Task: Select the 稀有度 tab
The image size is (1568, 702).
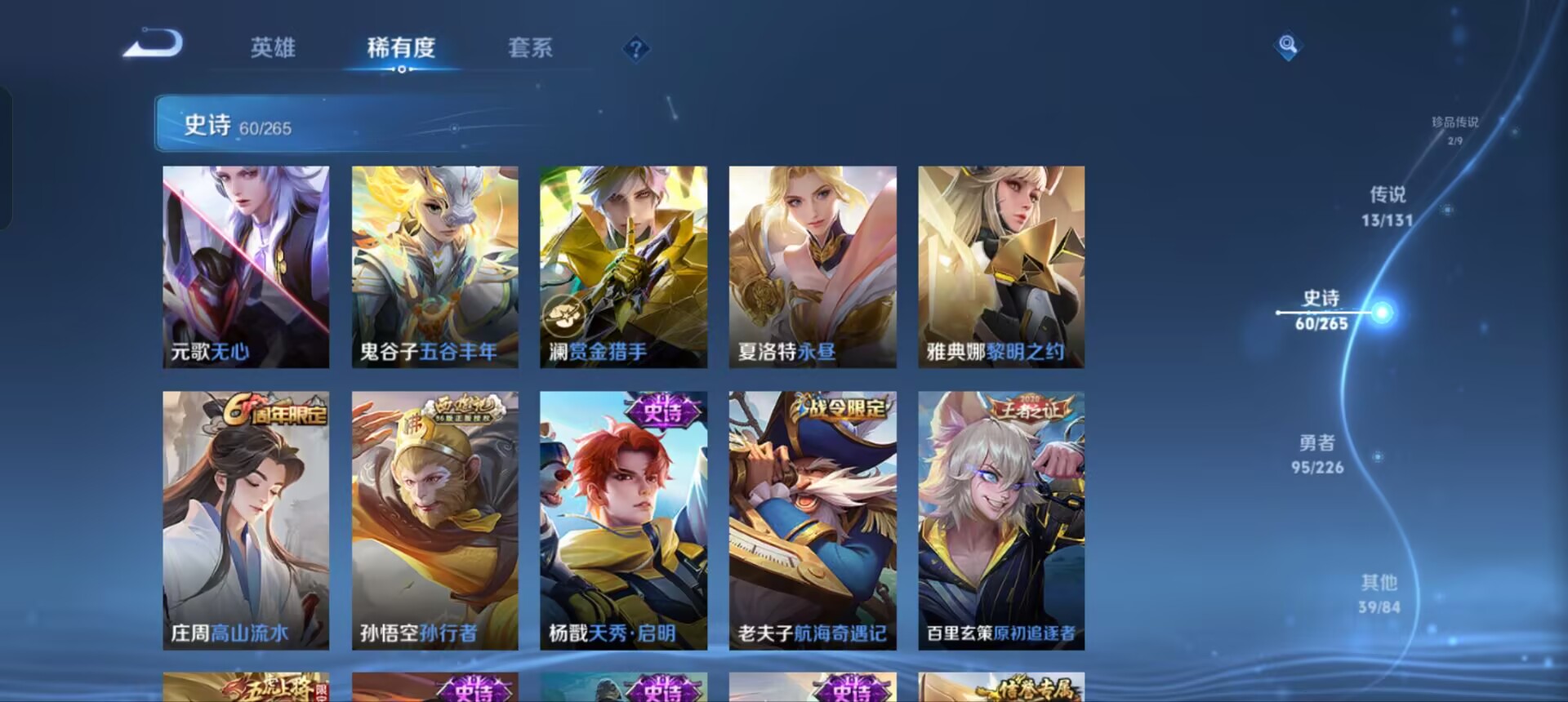Action: tap(401, 49)
